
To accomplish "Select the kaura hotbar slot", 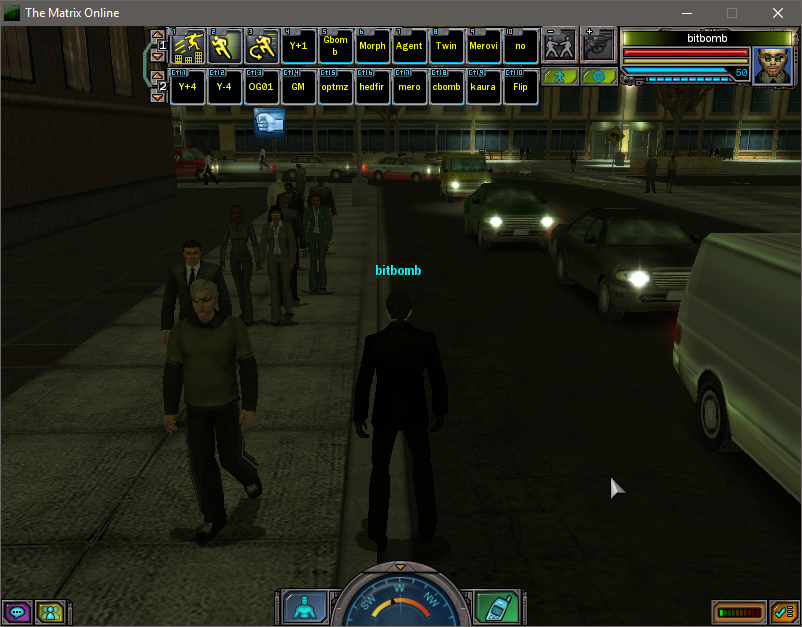I will pos(483,87).
